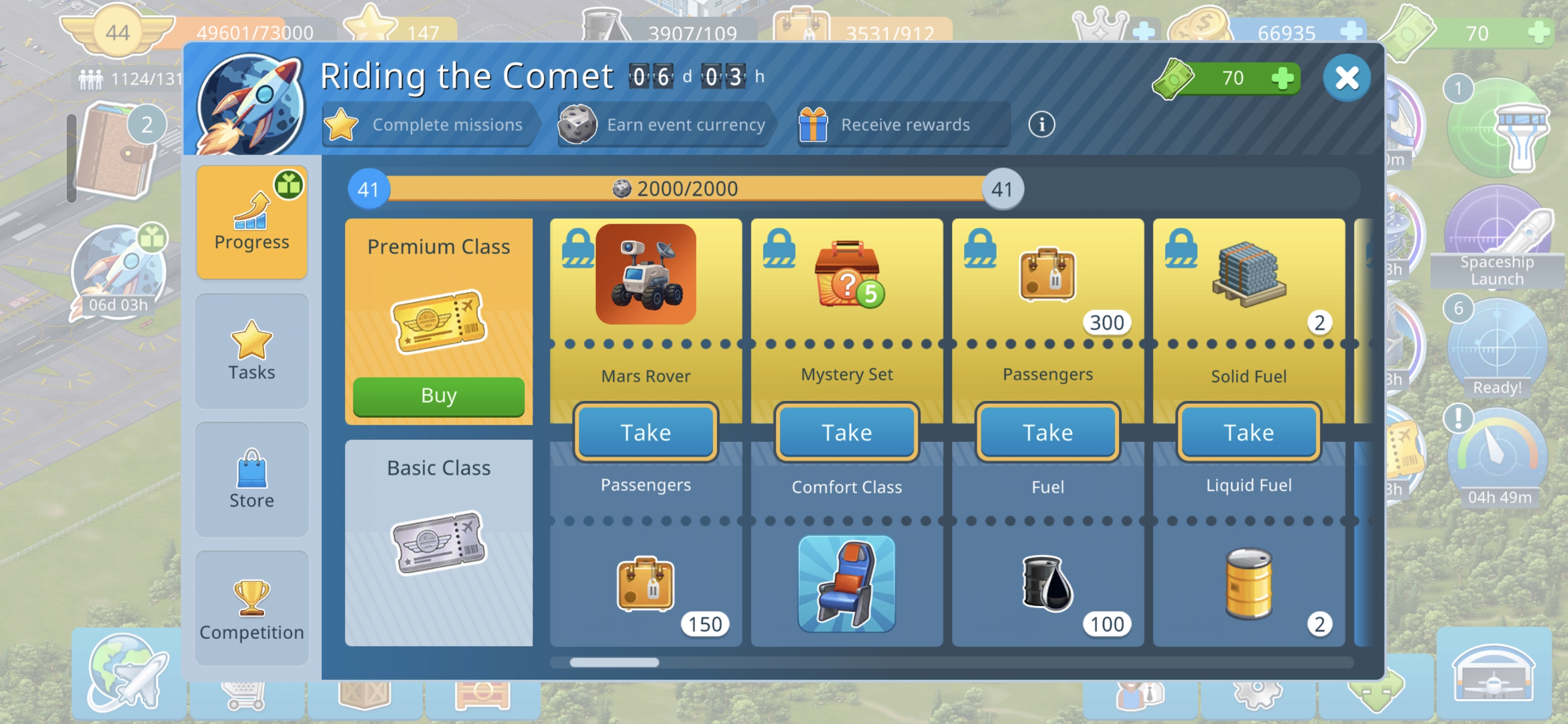Select the basic Fuel oil drum reward
Image resolution: width=1568 pixels, height=724 pixels.
(1047, 583)
